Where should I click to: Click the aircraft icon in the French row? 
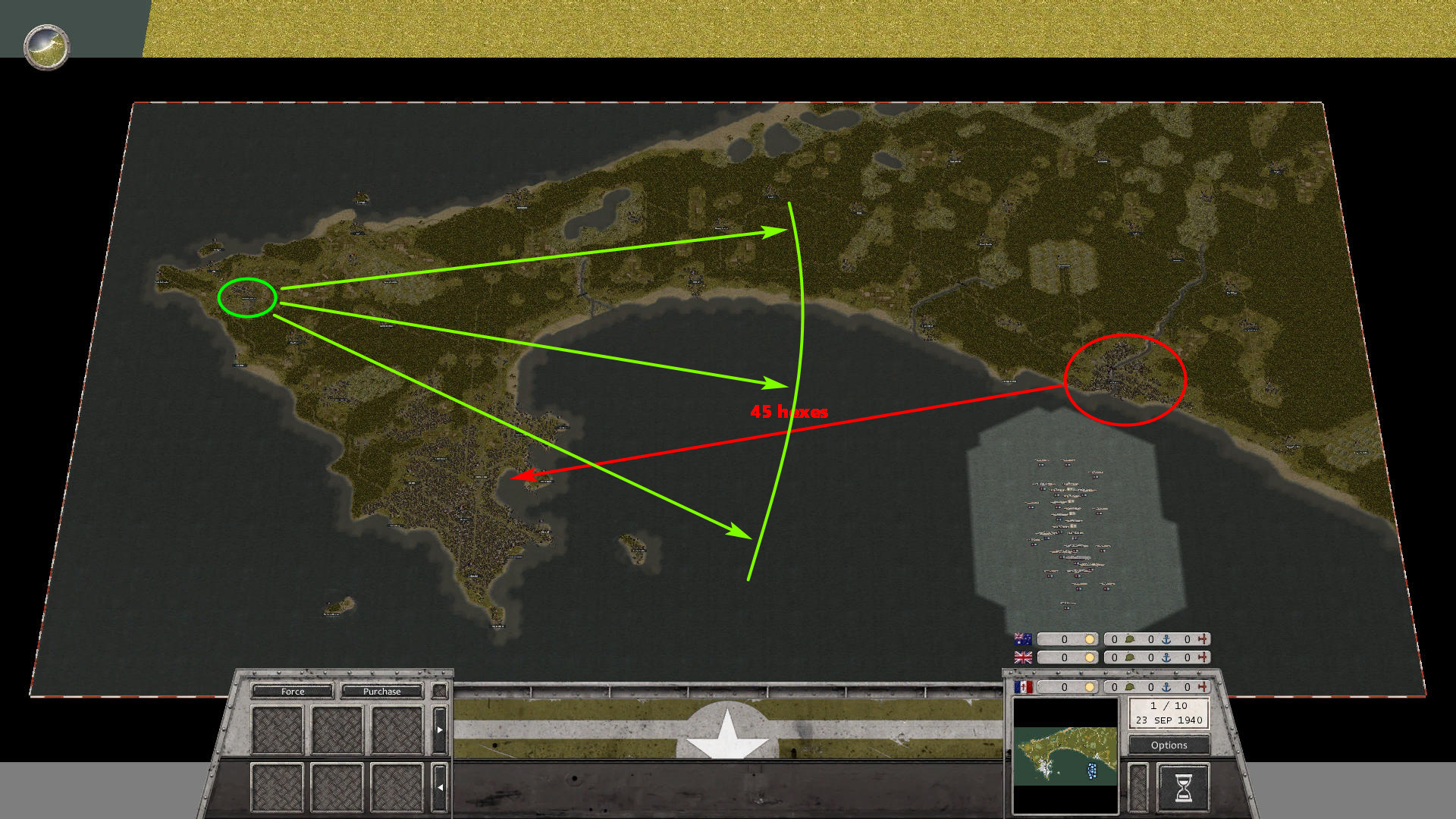tap(1203, 688)
